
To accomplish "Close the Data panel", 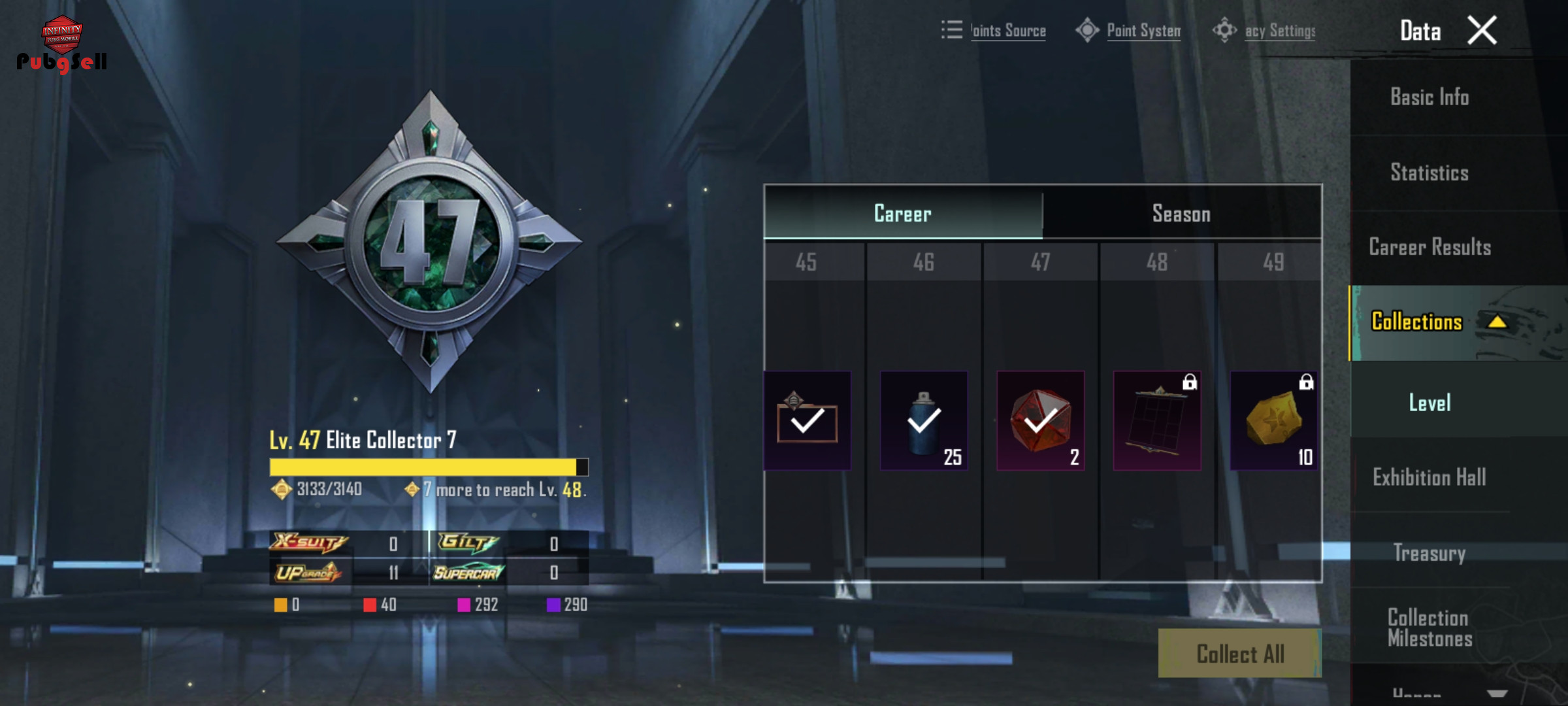I will click(x=1482, y=31).
